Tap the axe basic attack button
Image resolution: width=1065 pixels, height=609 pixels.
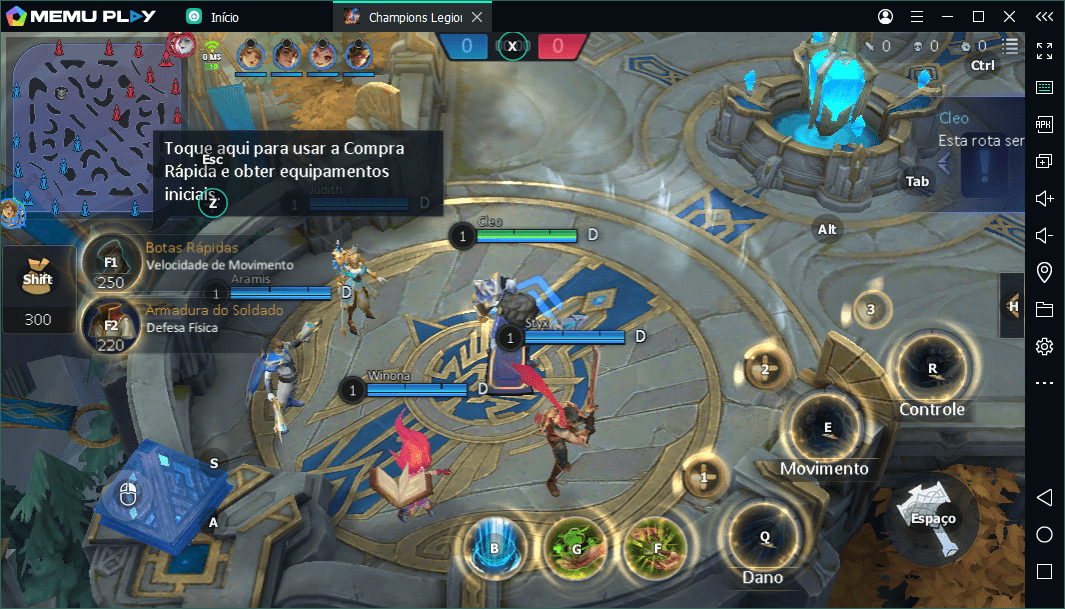[x=932, y=518]
